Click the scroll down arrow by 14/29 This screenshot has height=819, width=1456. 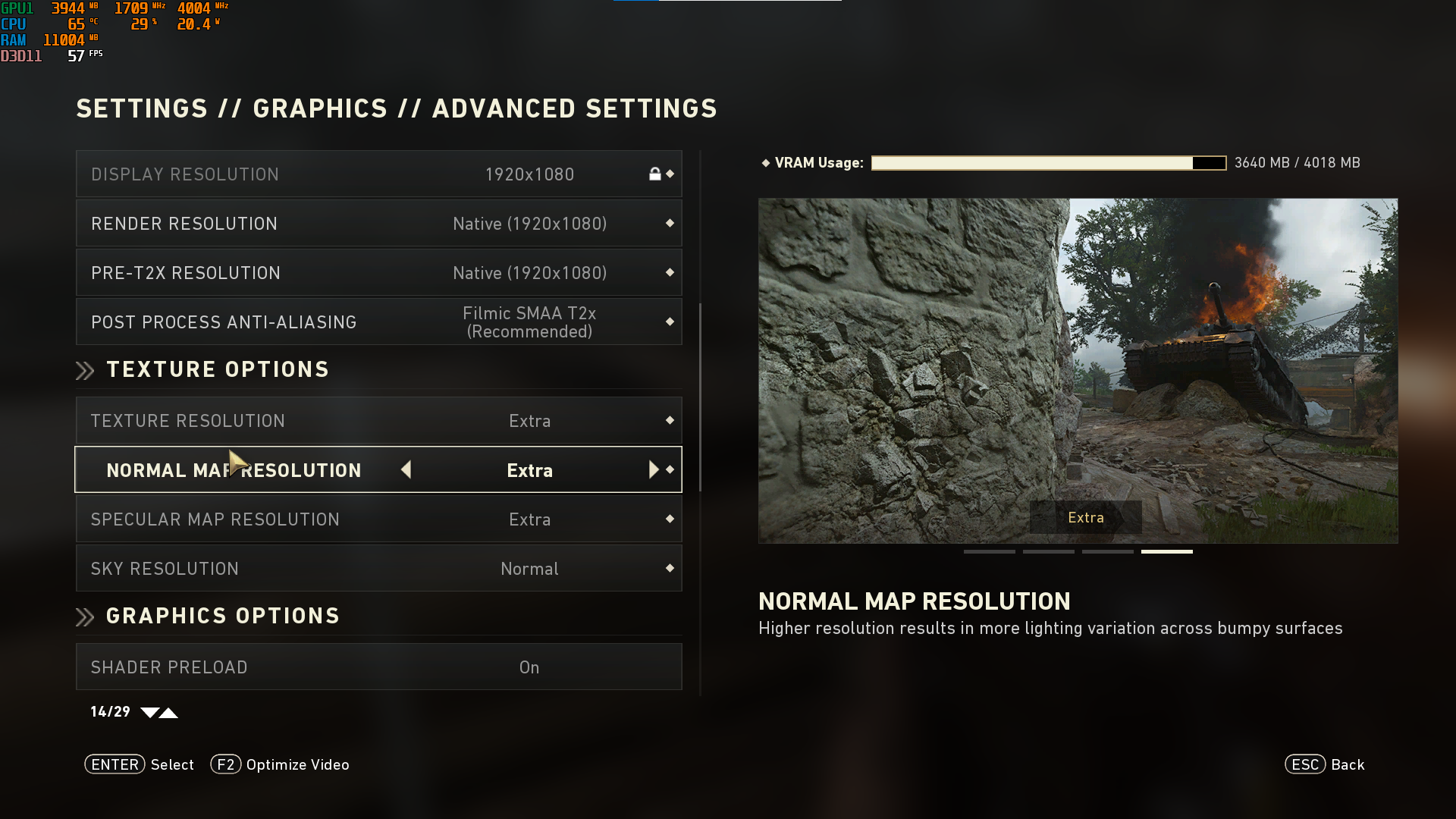[x=149, y=713]
